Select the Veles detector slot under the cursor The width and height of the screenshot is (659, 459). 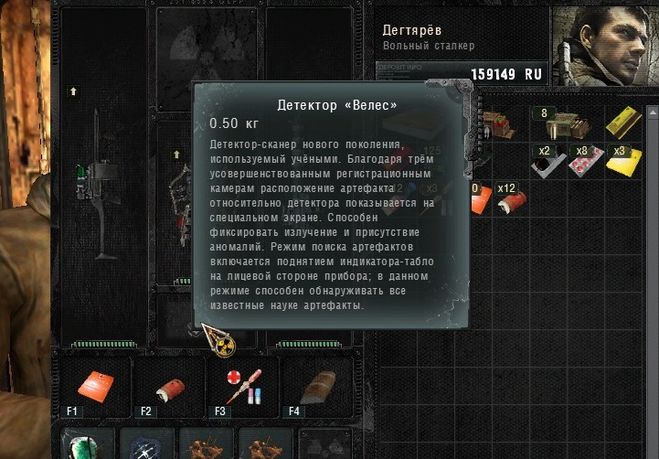click(191, 322)
